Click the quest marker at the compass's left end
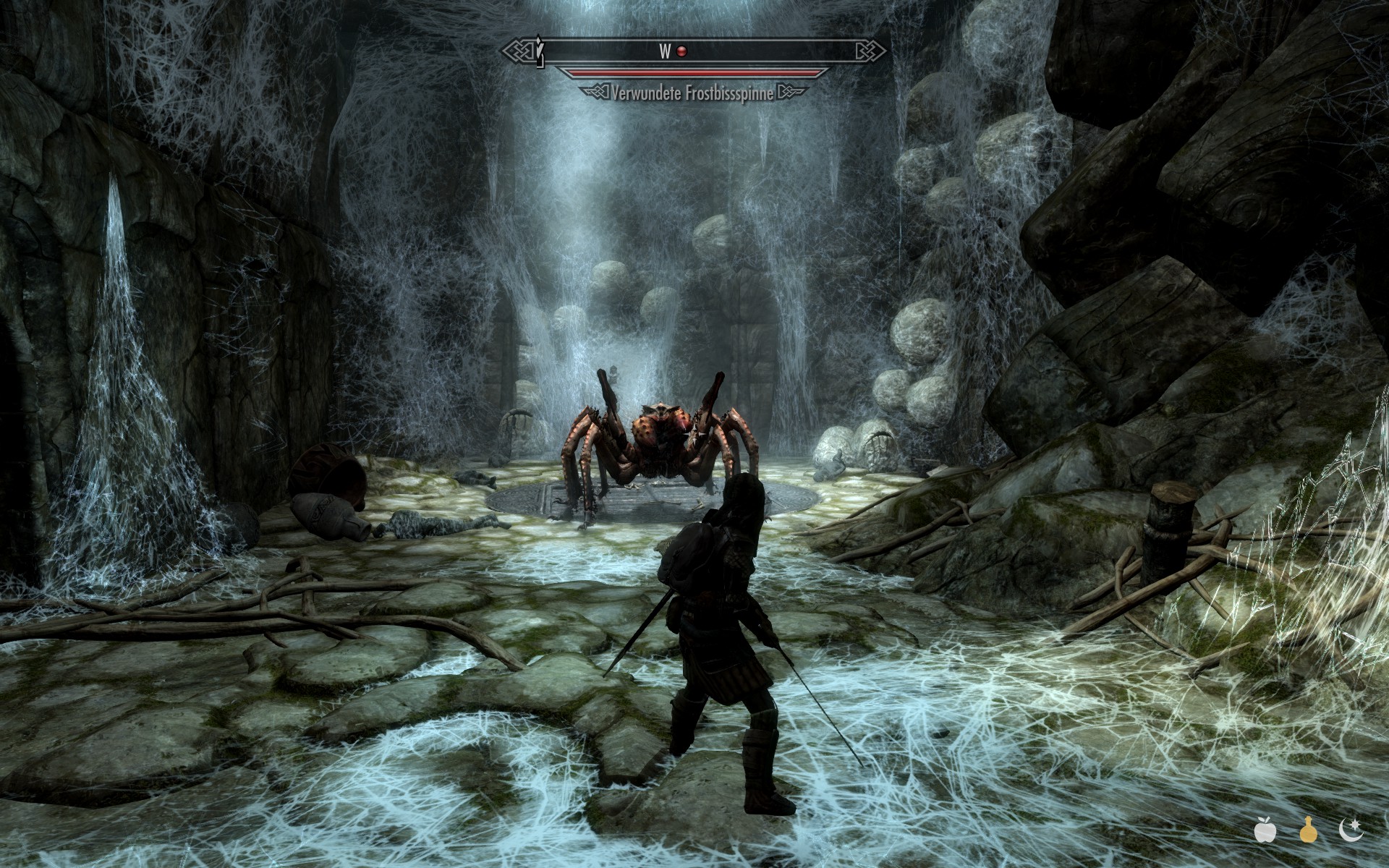This screenshot has height=868, width=1389. click(539, 51)
